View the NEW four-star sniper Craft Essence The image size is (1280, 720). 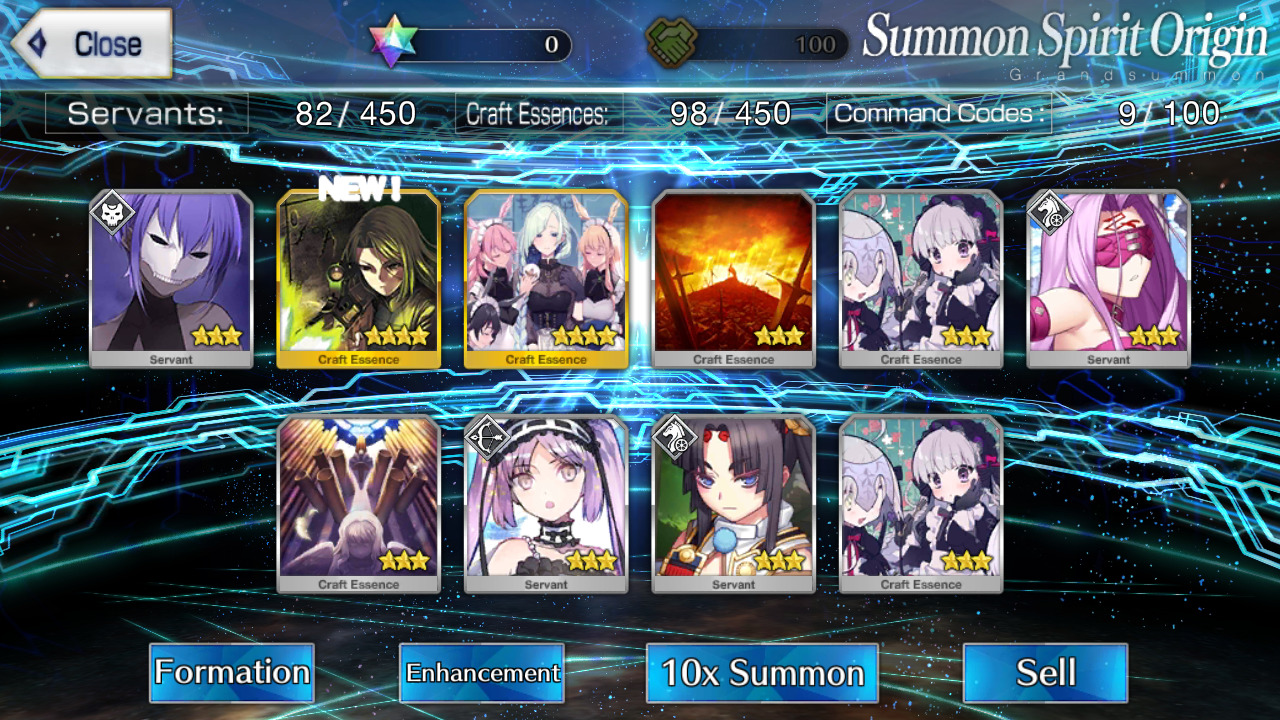[x=358, y=278]
